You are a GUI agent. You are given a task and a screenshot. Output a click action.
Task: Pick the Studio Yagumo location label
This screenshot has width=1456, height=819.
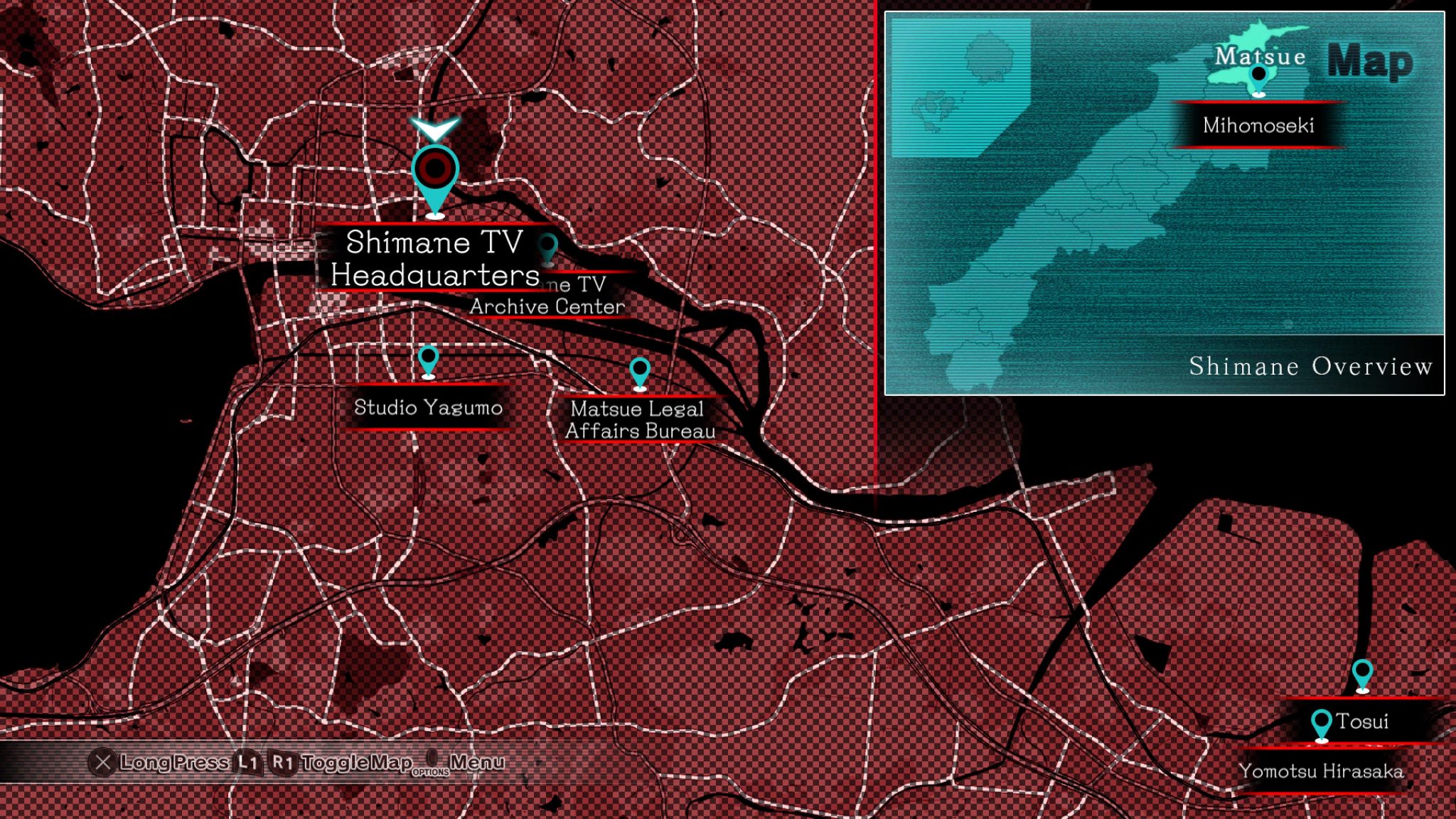pos(428,407)
